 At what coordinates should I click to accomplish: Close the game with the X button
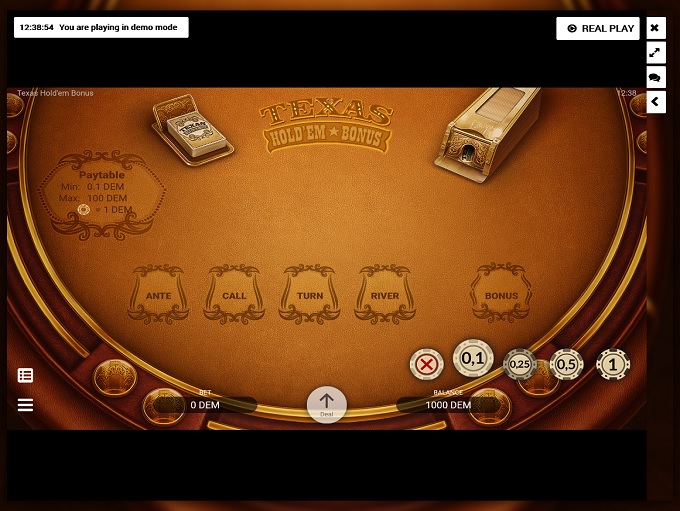click(656, 28)
